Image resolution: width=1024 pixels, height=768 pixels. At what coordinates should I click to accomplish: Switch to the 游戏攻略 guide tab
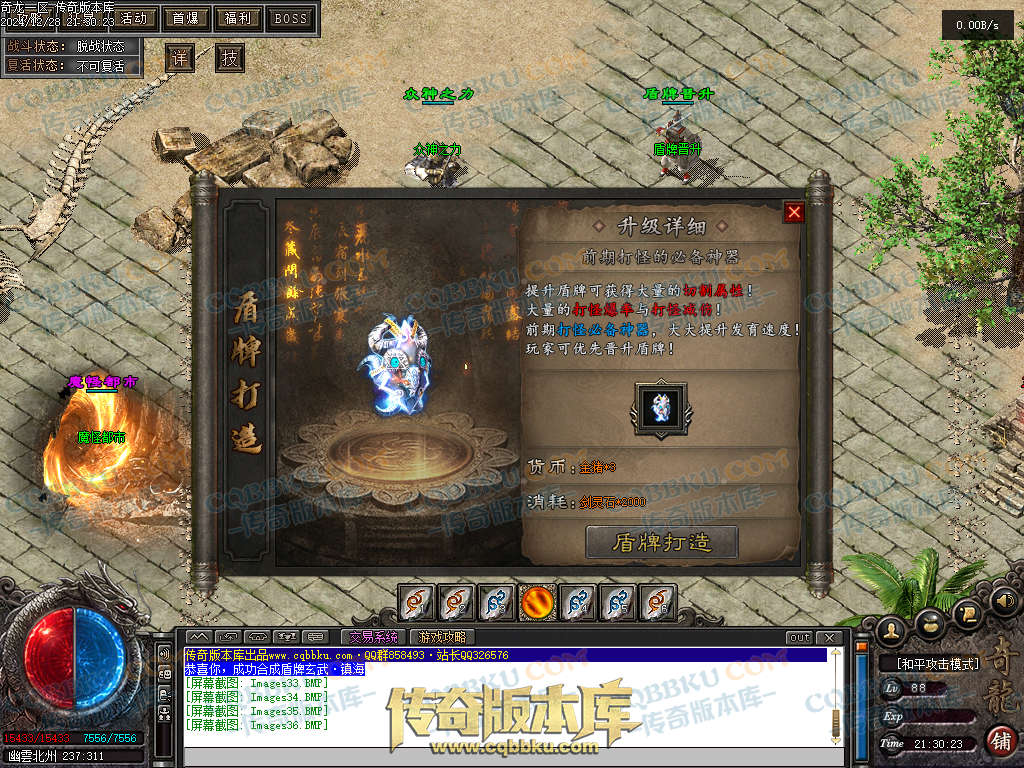[441, 637]
